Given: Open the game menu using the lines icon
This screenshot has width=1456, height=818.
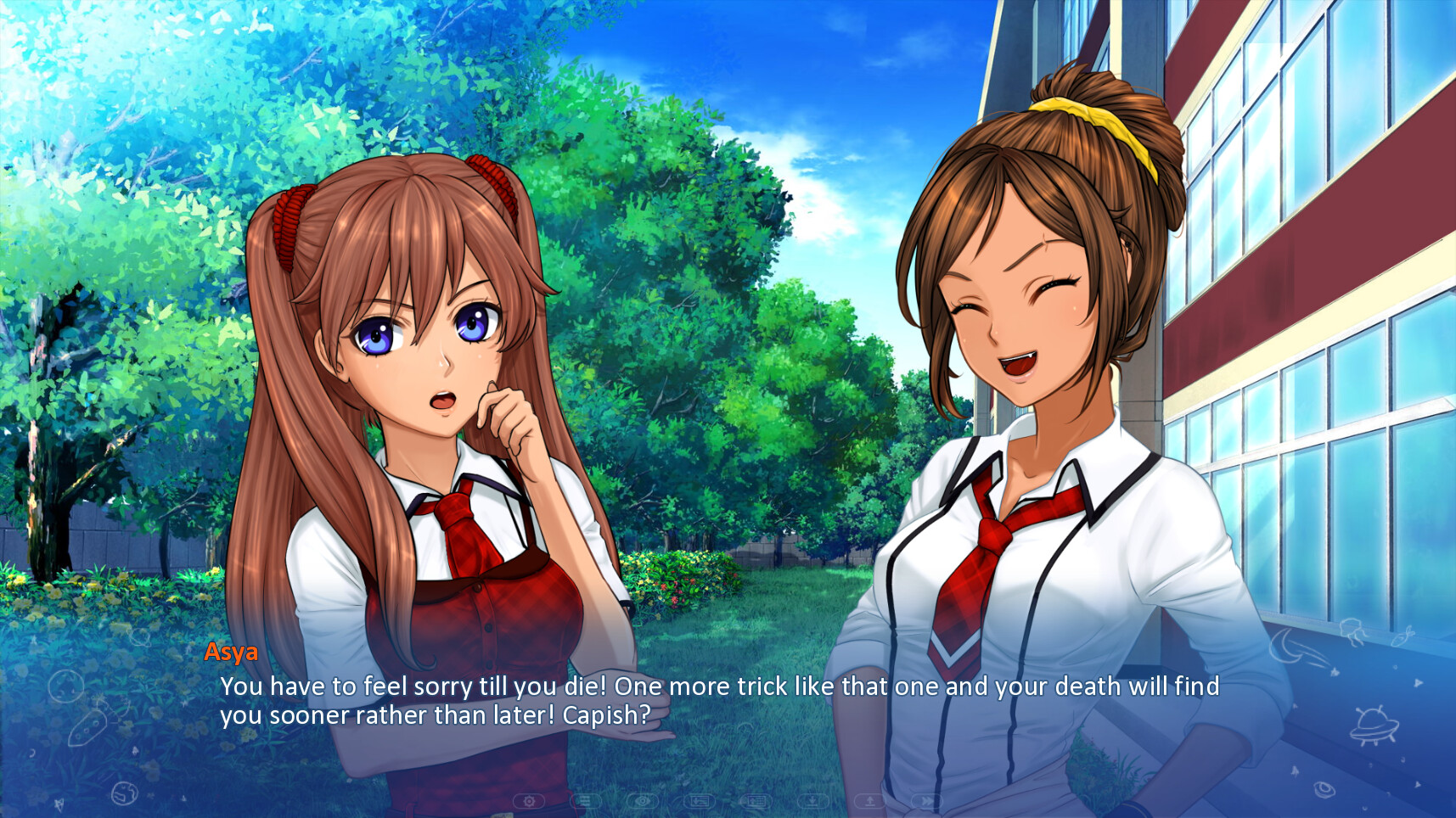Looking at the screenshot, I should 586,799.
